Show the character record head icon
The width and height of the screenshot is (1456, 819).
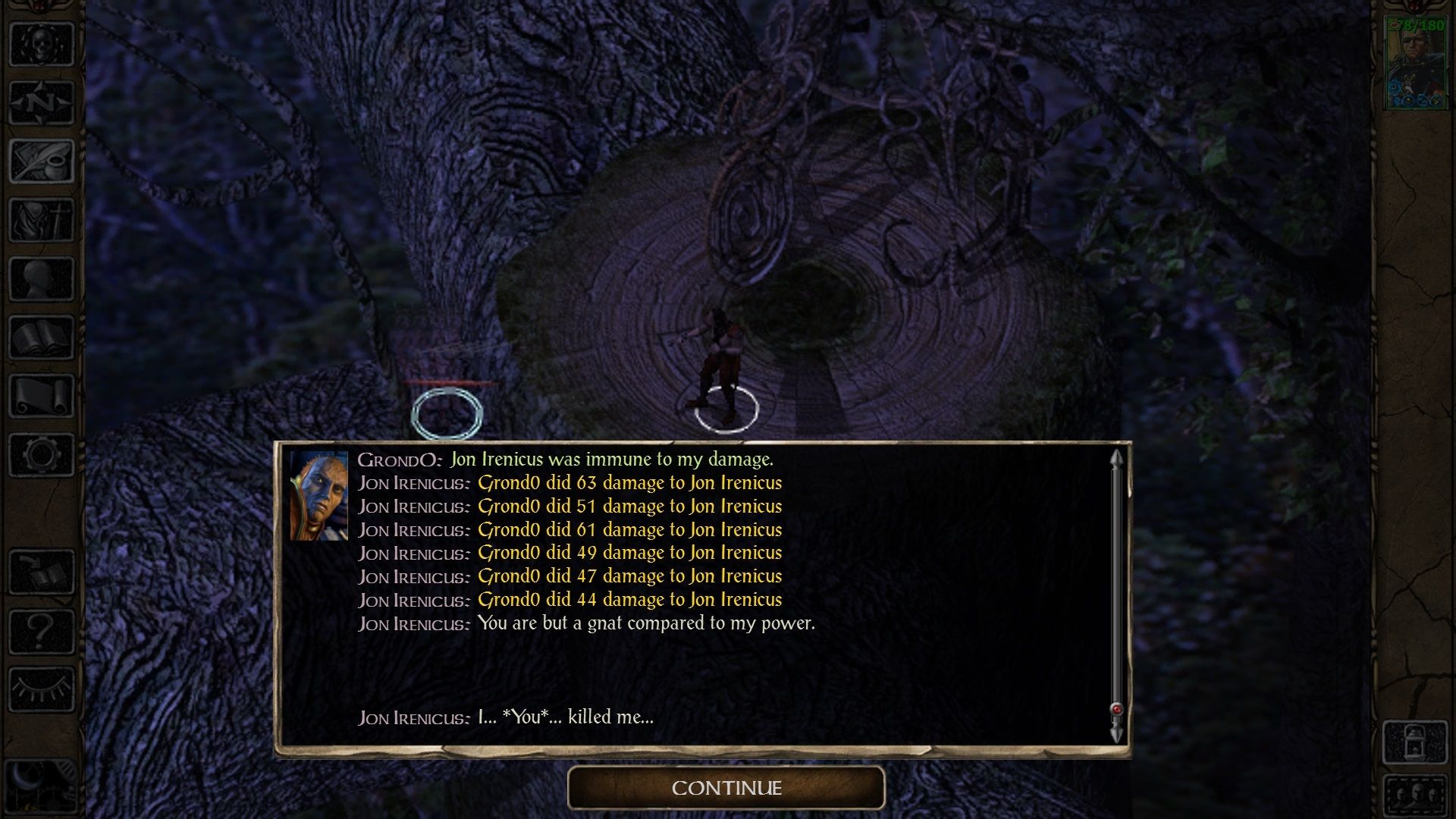(42, 279)
